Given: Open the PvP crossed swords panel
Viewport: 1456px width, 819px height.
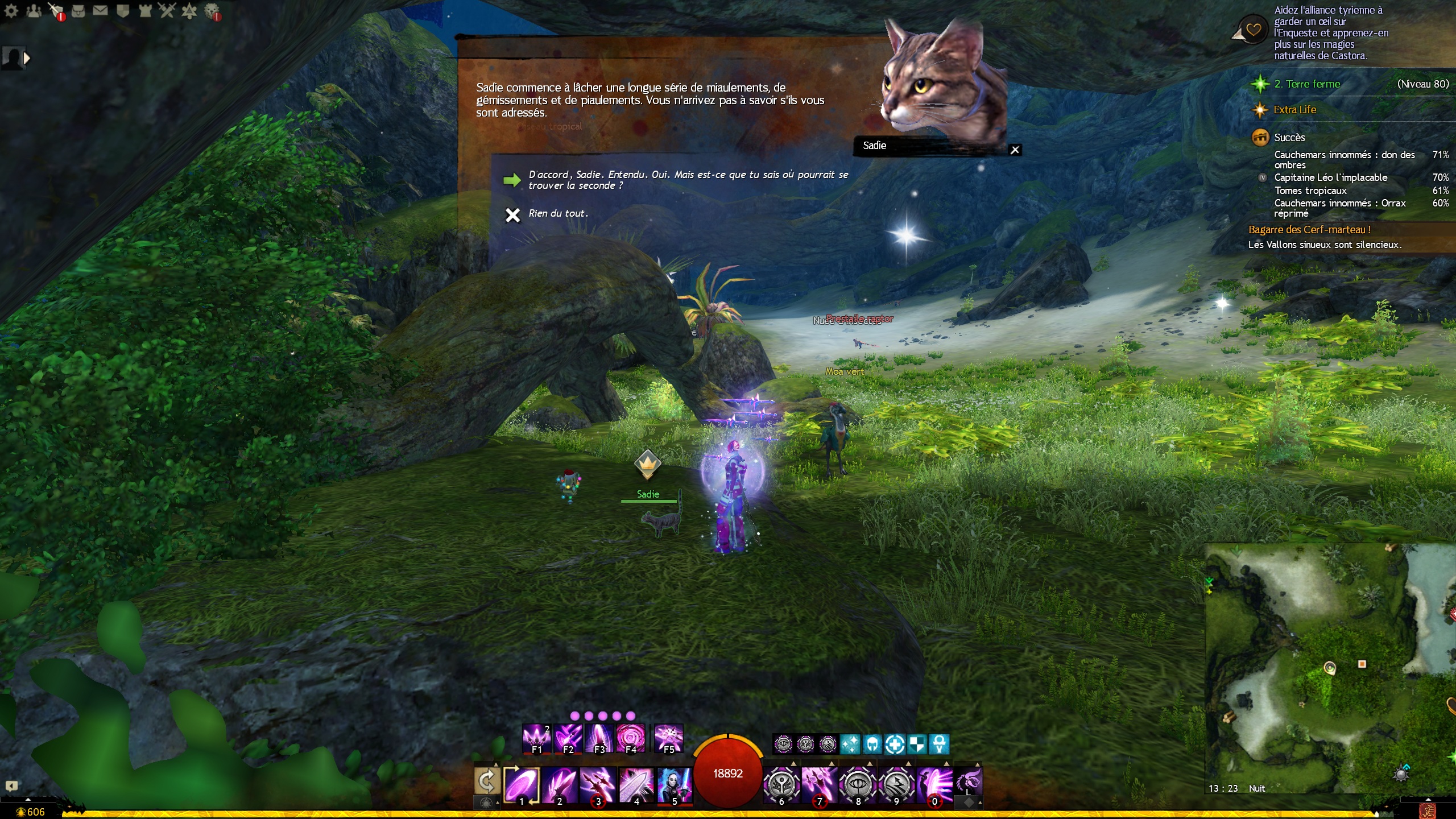Looking at the screenshot, I should pos(167,11).
